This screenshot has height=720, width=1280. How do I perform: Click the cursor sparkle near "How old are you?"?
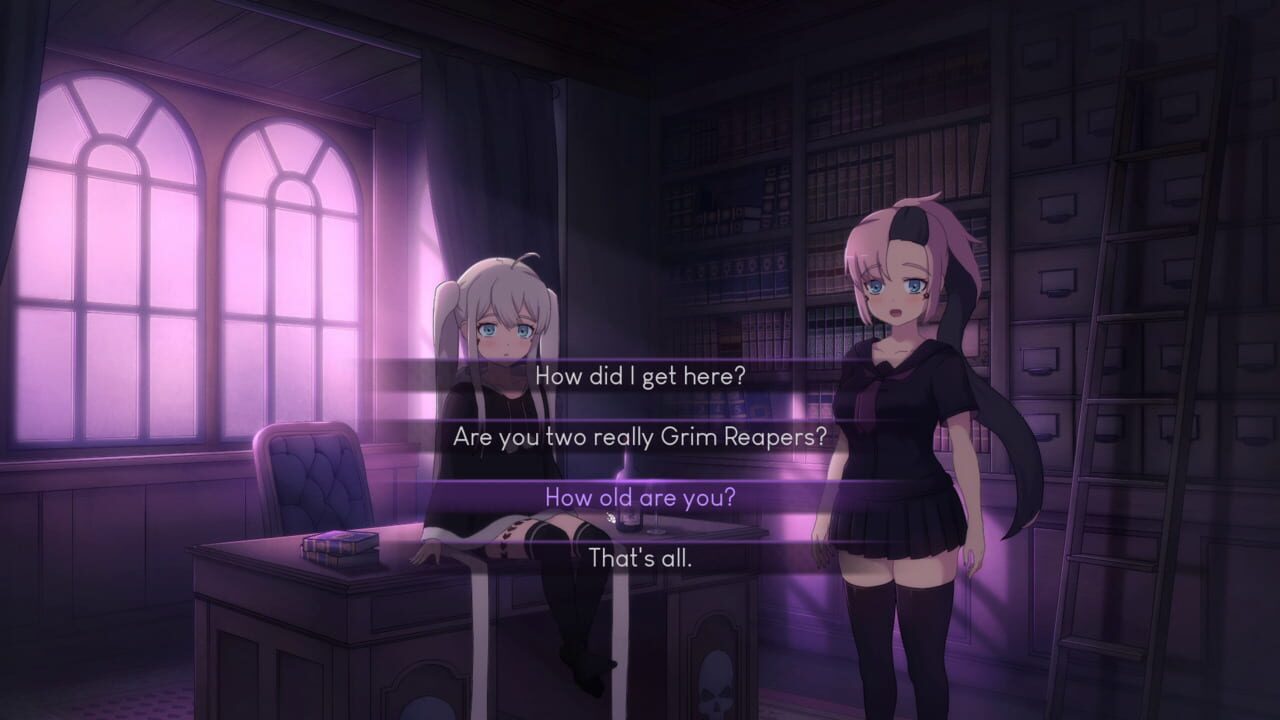610,515
